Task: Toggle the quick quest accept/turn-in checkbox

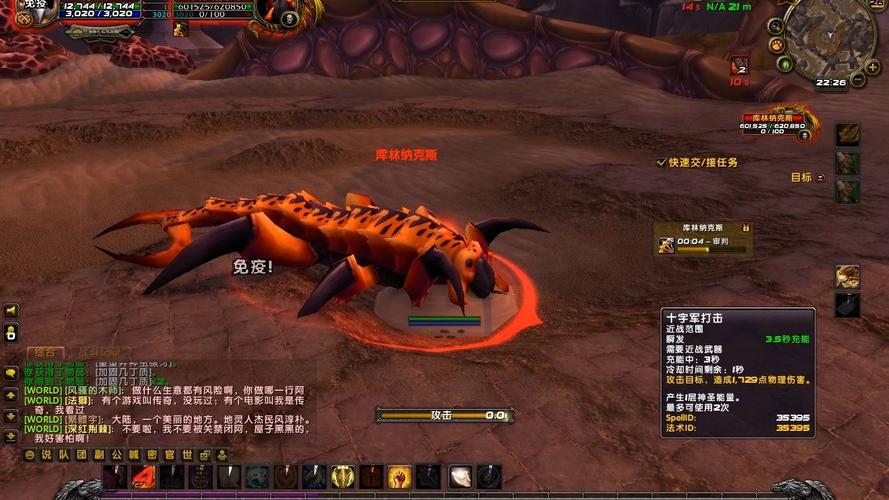Action: click(661, 162)
